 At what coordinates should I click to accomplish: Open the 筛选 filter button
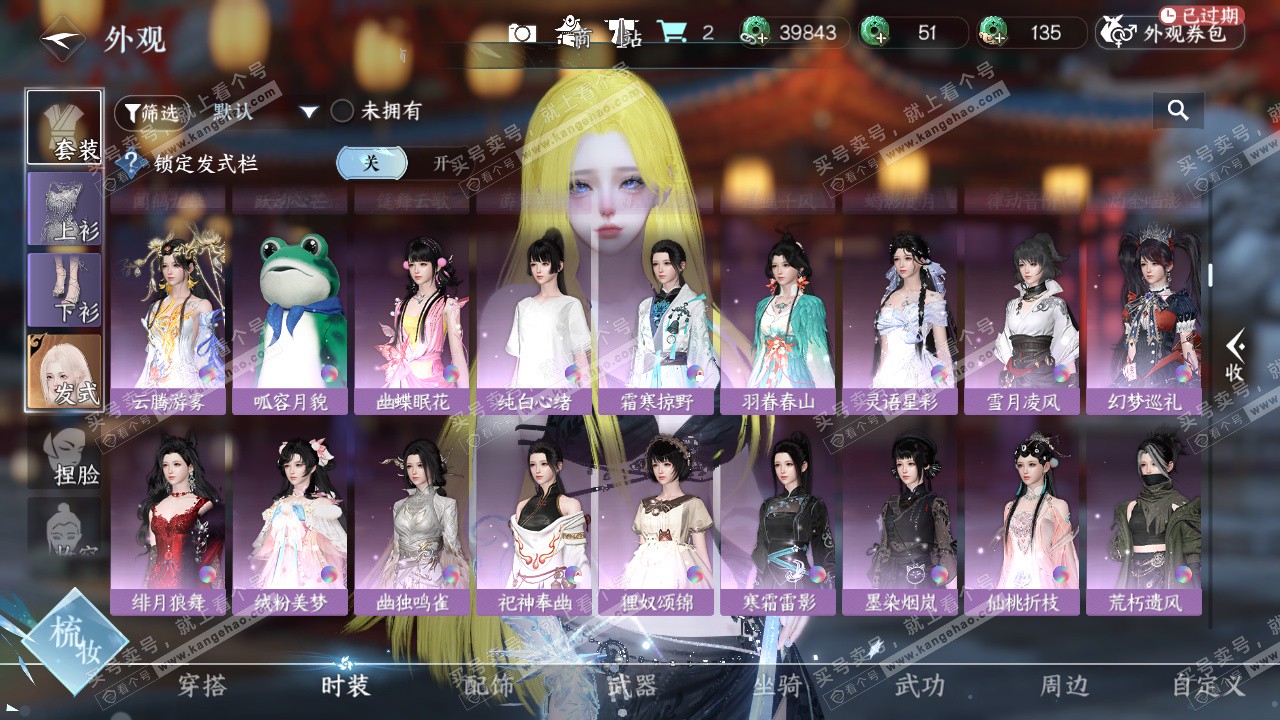[x=151, y=113]
